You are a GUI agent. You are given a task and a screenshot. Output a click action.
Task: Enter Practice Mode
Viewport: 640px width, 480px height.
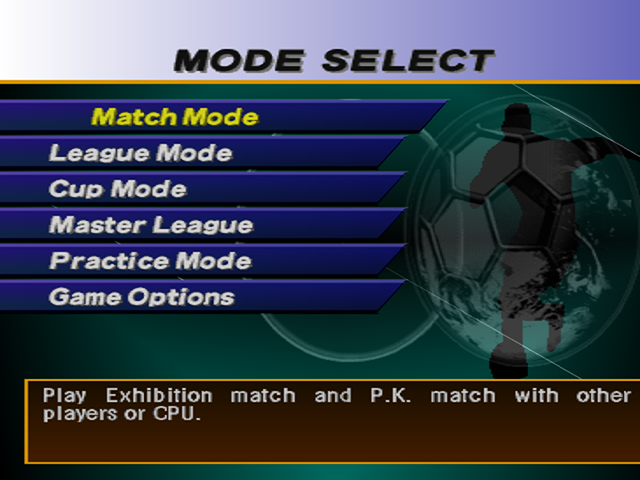[150, 261]
